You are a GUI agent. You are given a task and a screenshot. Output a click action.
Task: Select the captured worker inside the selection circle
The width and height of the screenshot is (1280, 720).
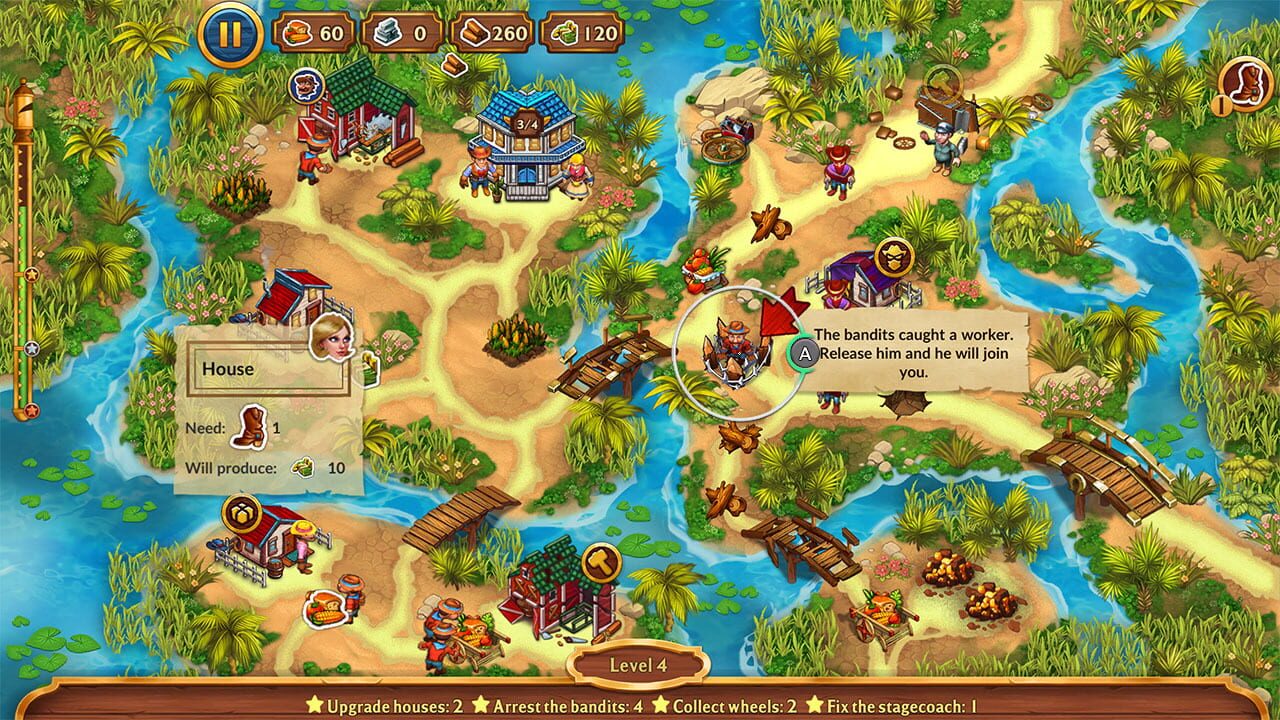coord(736,350)
